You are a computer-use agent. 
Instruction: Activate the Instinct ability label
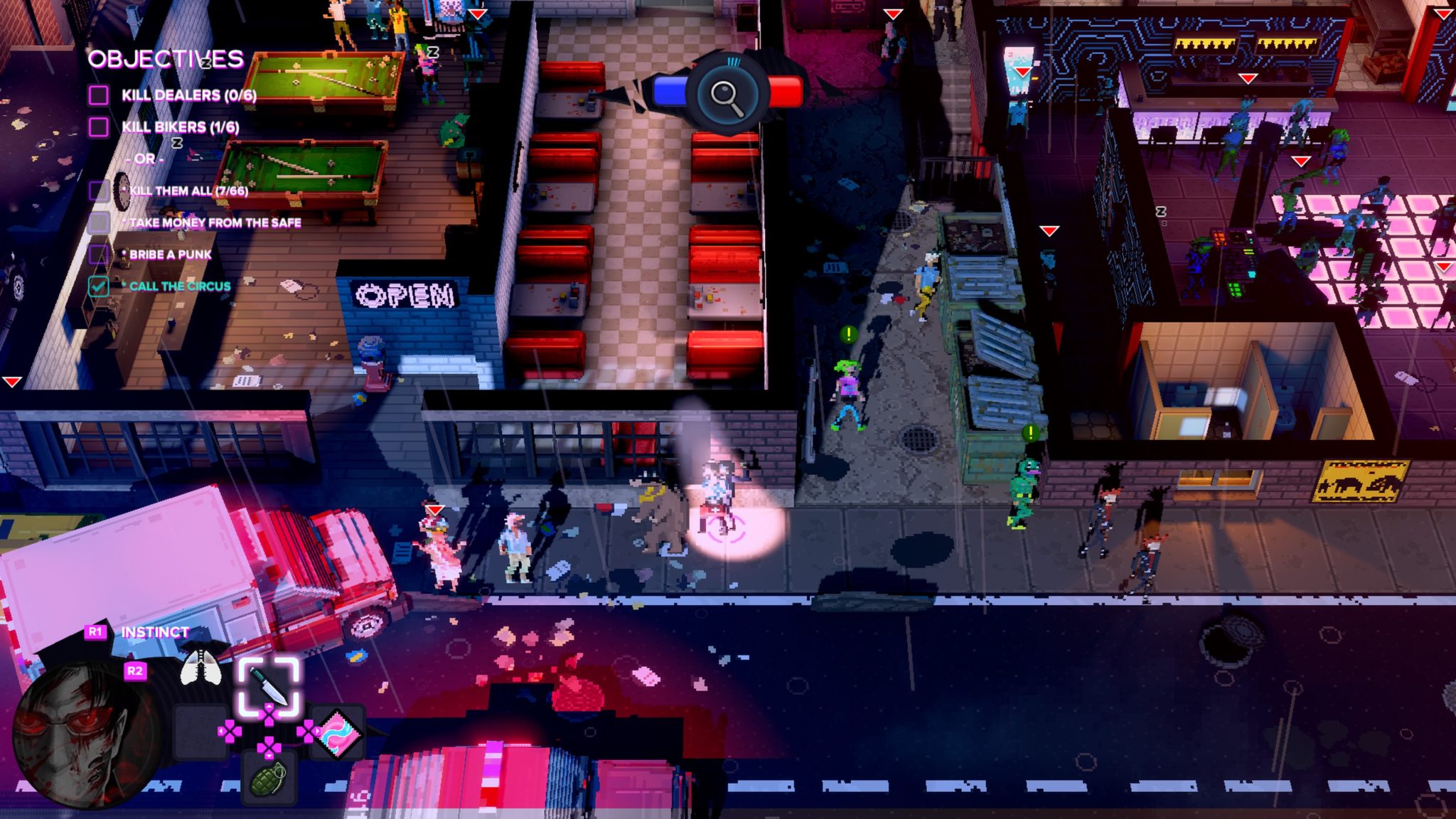tap(155, 632)
